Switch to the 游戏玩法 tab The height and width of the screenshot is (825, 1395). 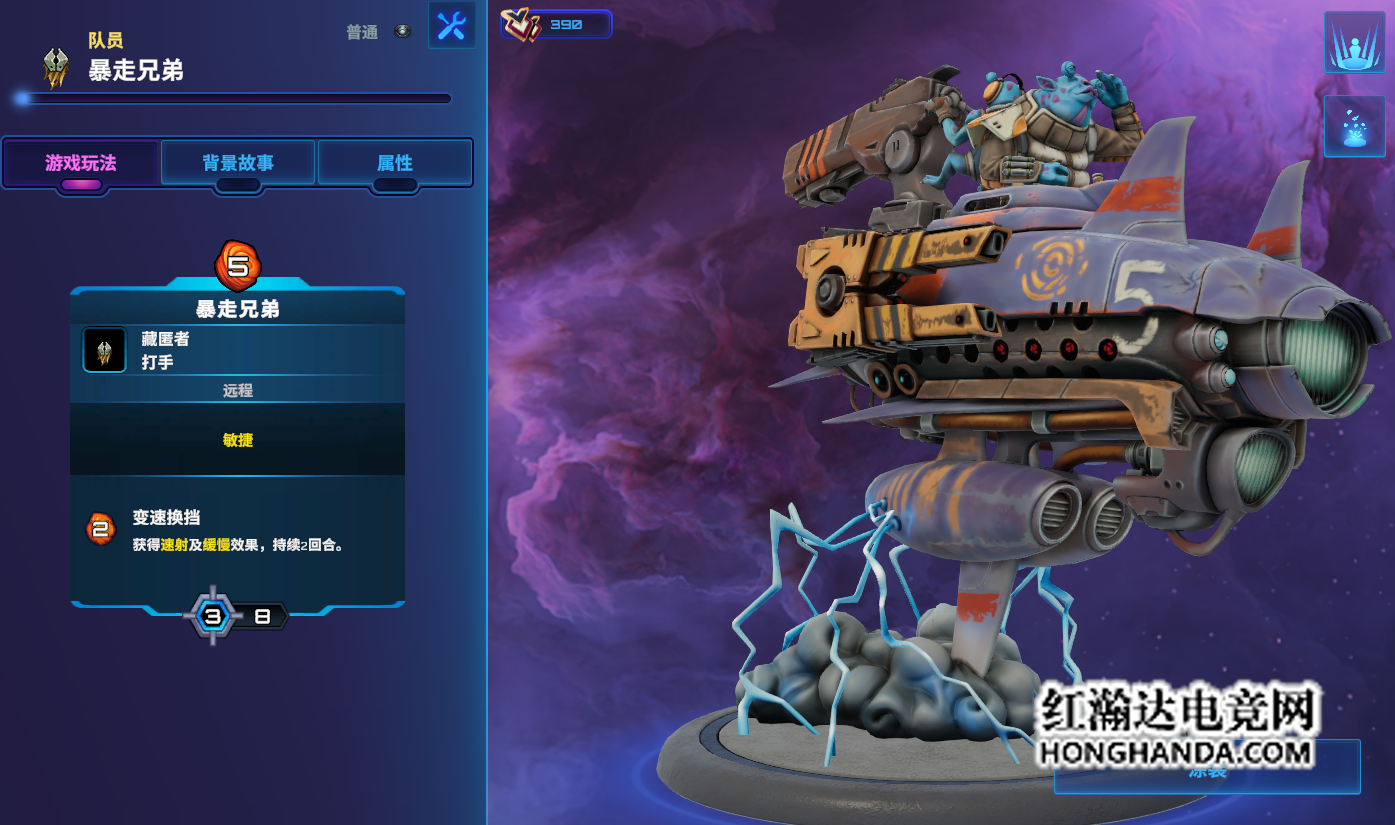(x=81, y=163)
